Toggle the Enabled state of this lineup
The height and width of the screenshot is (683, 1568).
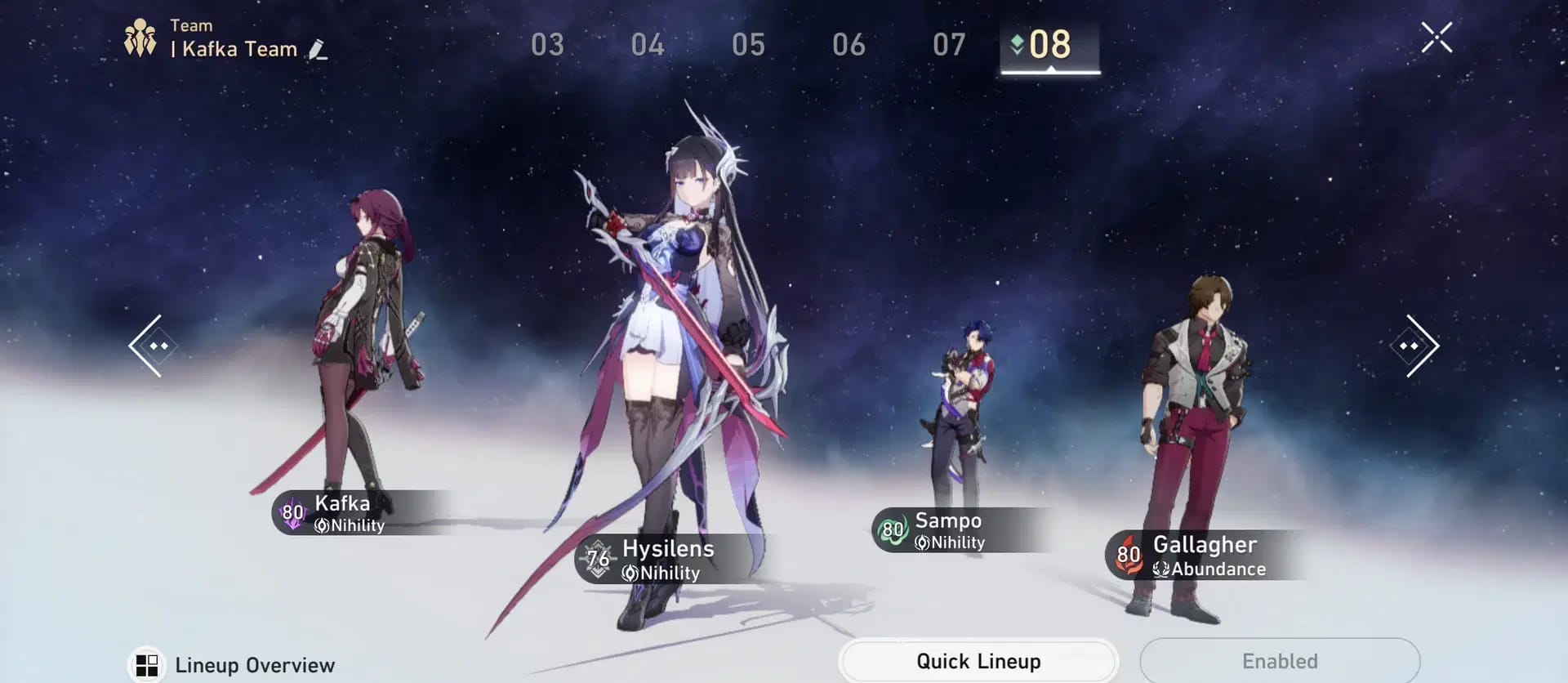click(1281, 661)
